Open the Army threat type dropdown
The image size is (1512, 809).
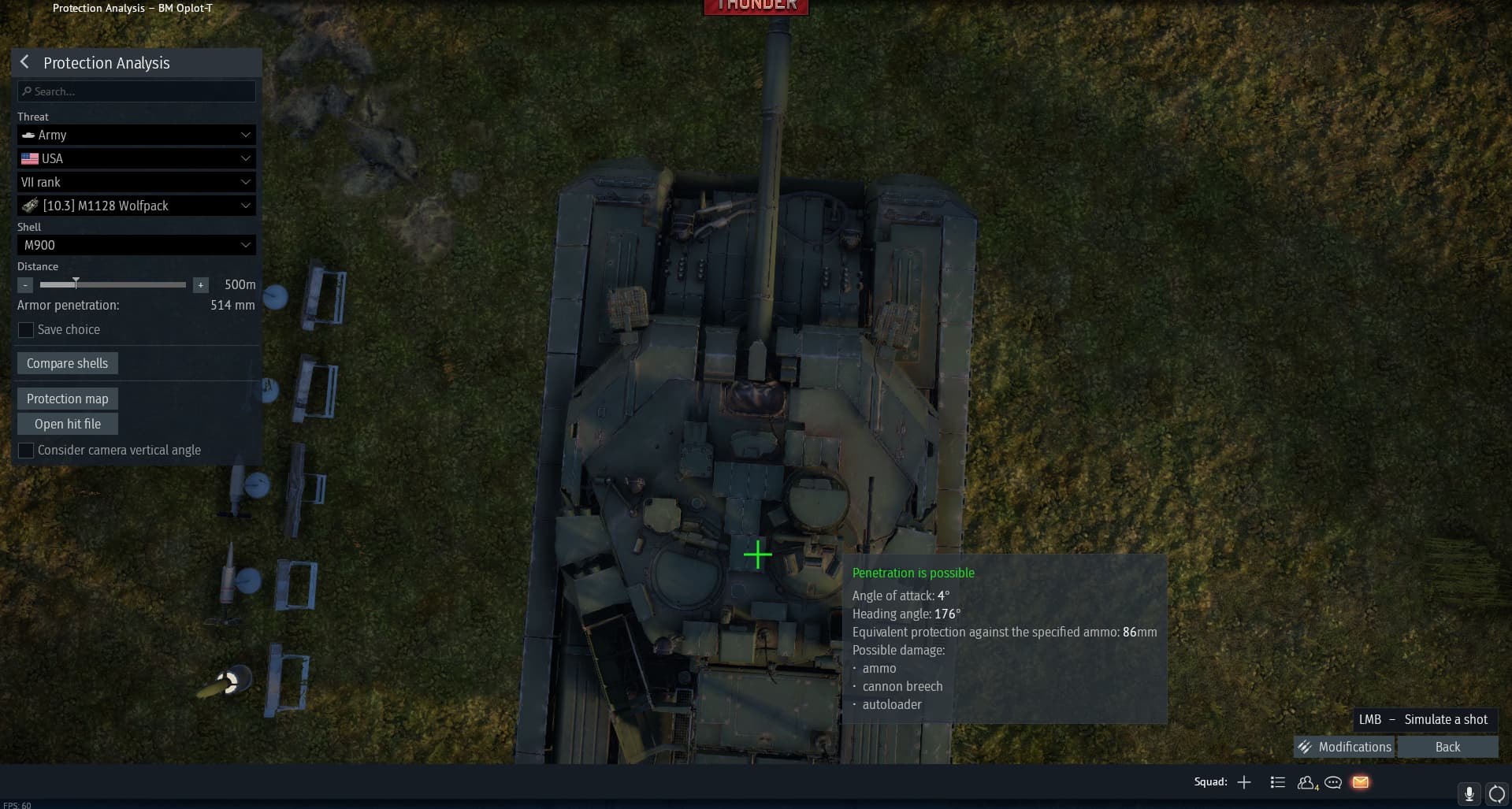(136, 135)
